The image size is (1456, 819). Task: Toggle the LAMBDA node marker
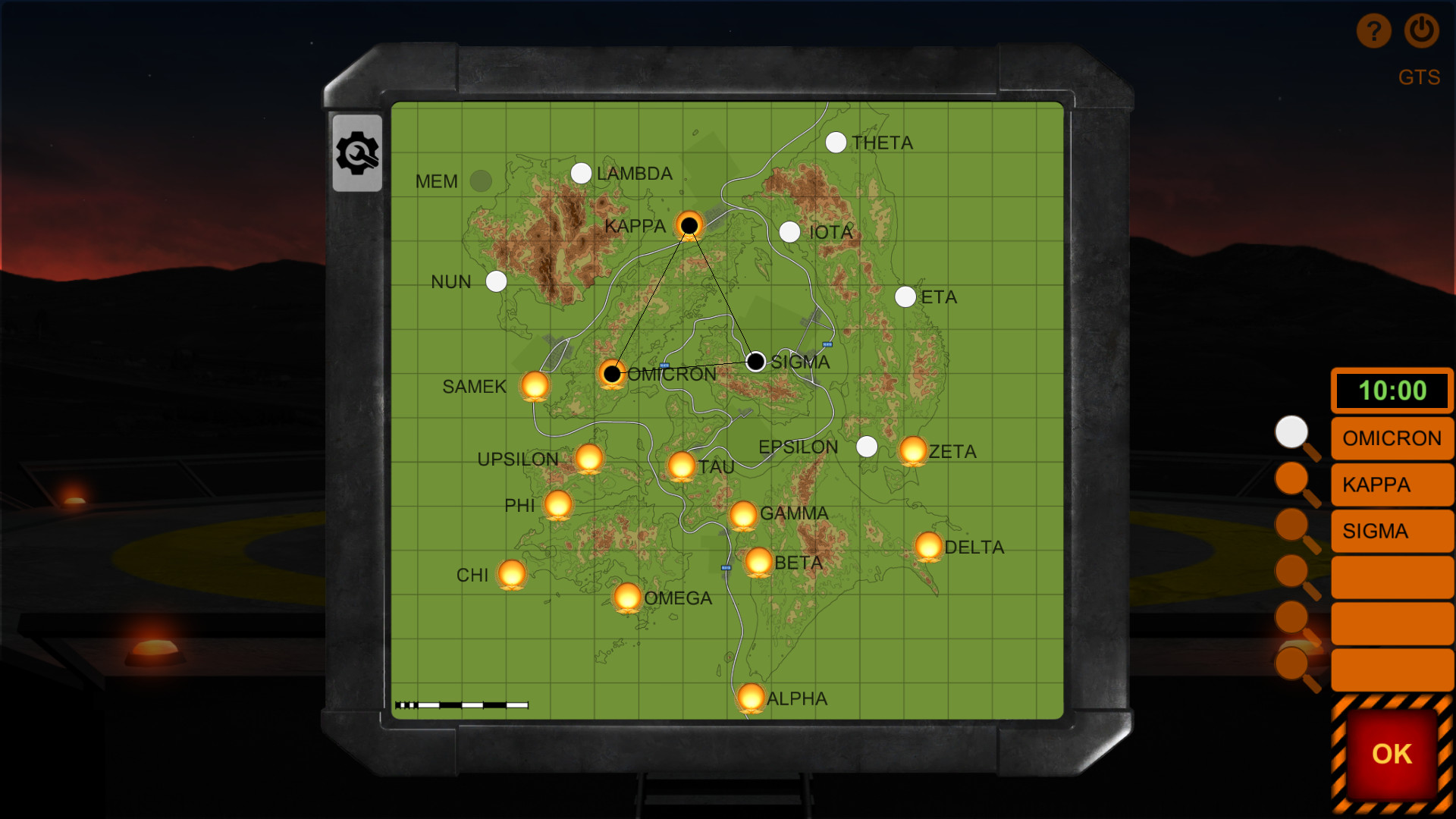pos(581,174)
